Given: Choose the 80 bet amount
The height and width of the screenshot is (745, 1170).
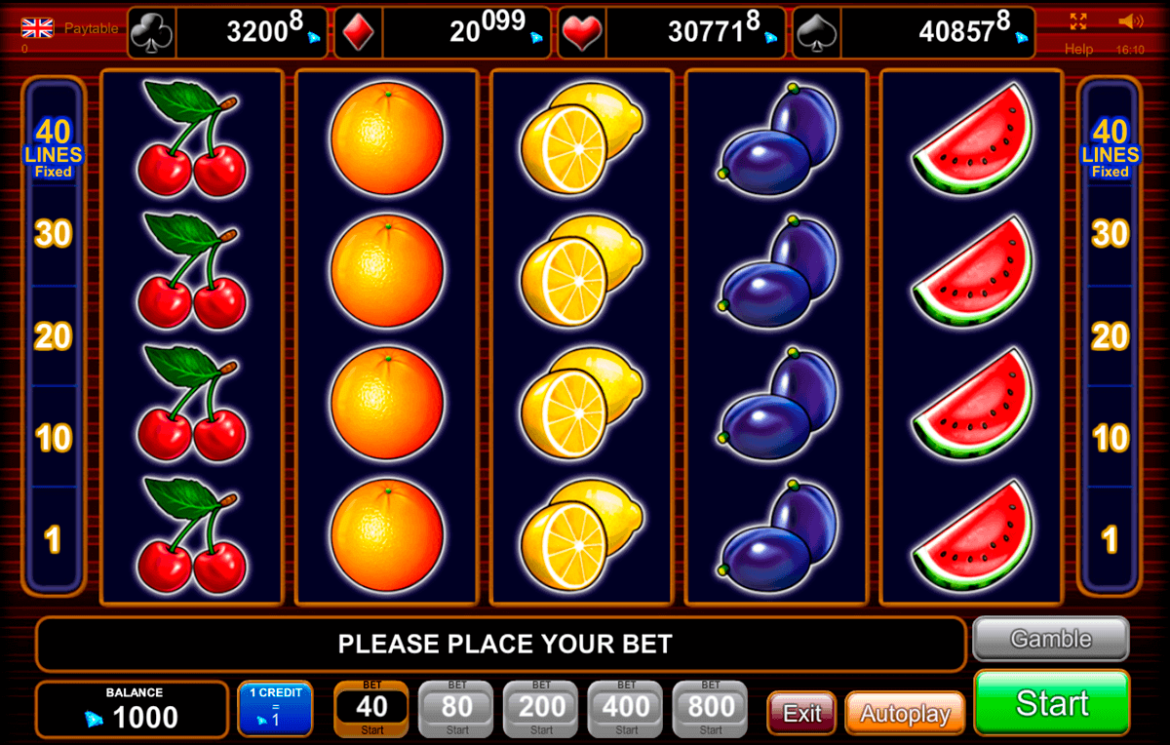Looking at the screenshot, I should click(456, 709).
